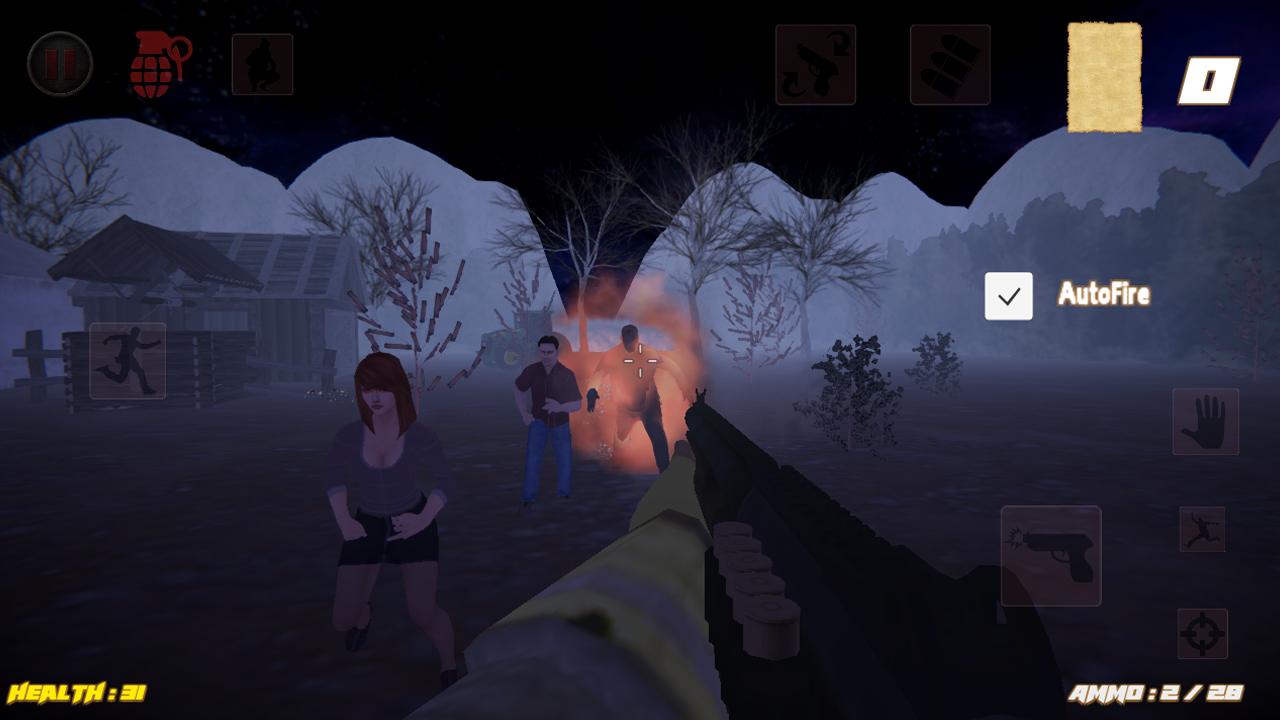This screenshot has height=720, width=1280.
Task: Throw a grenade with the red grenade icon
Action: pyautogui.click(x=160, y=63)
